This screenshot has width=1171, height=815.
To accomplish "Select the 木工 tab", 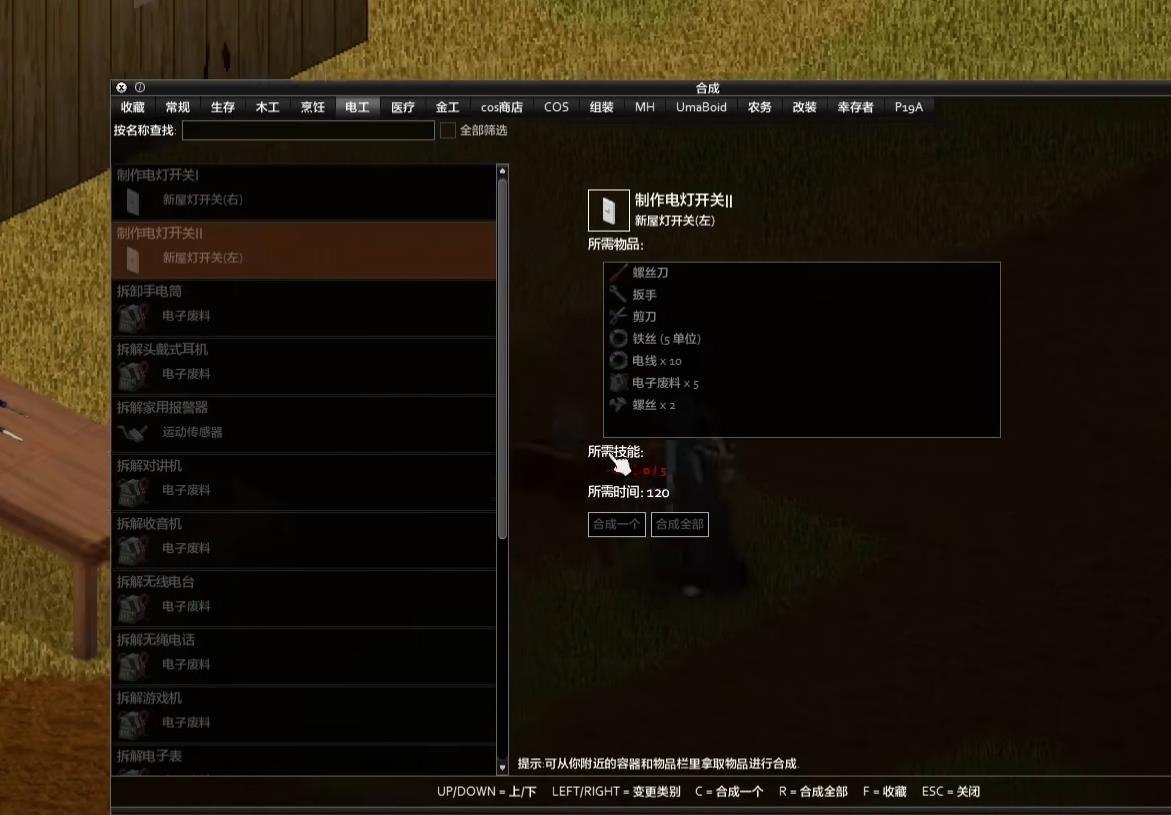I will click(268, 107).
